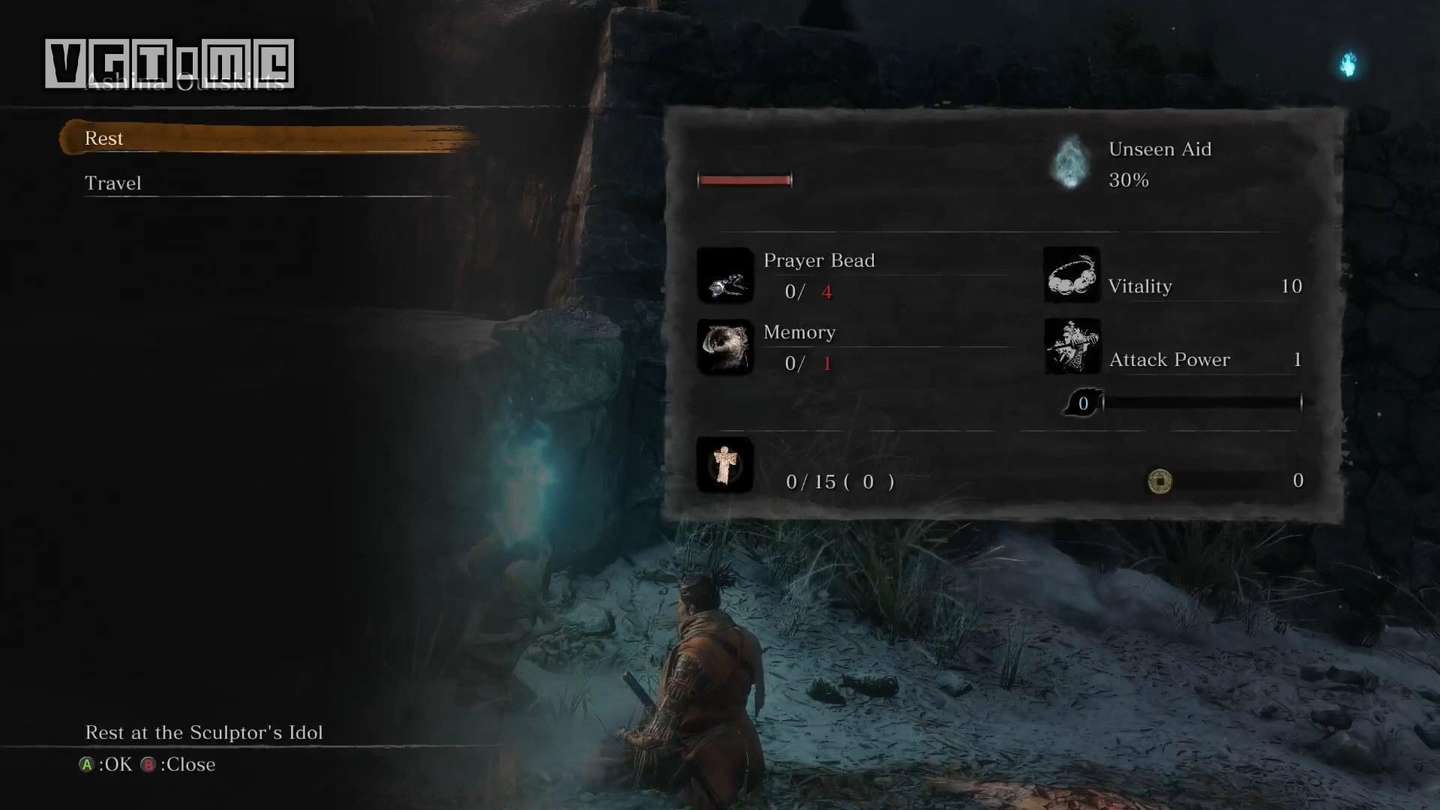Viewport: 1440px width, 810px height.
Task: Choose the Travel menu entry
Action: pyautogui.click(x=113, y=183)
